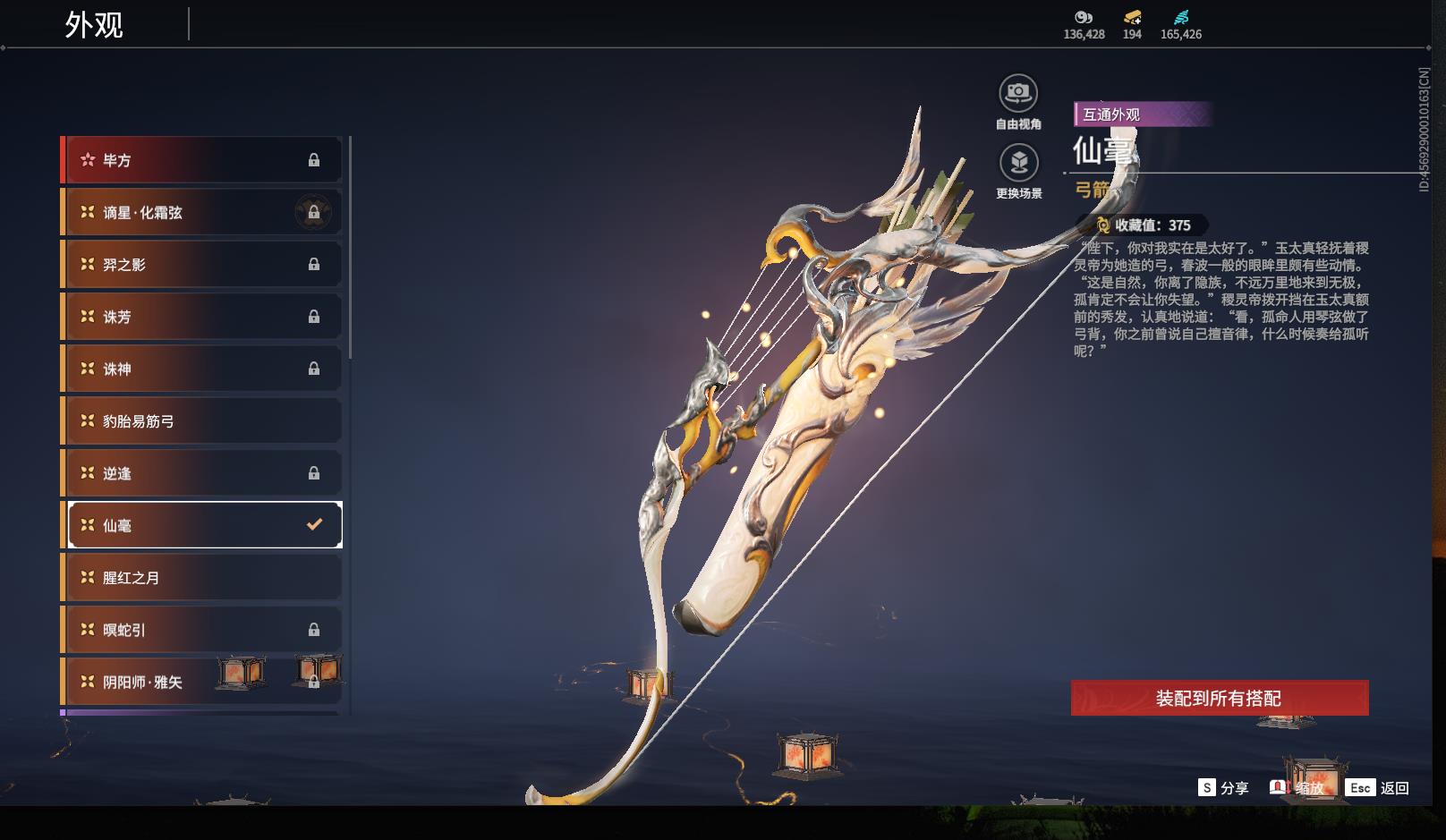Select the 诛神 bow skin
The image size is (1446, 840).
pyautogui.click(x=202, y=369)
